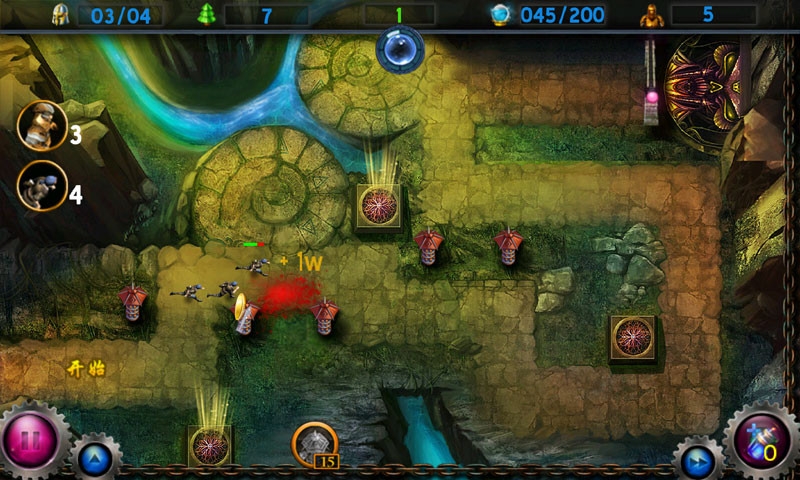
Task: Select the glowing rune tower slot at the bottom
Action: [x=210, y=445]
